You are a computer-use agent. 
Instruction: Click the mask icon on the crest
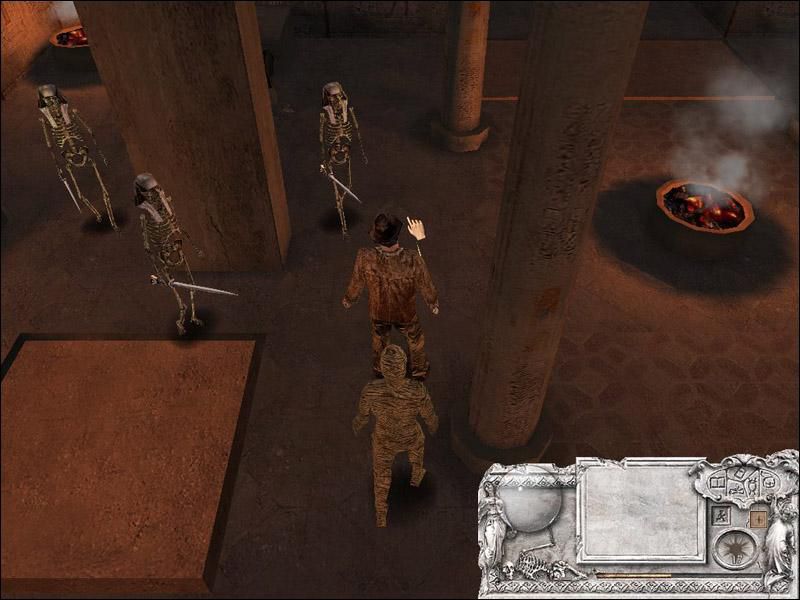770,482
